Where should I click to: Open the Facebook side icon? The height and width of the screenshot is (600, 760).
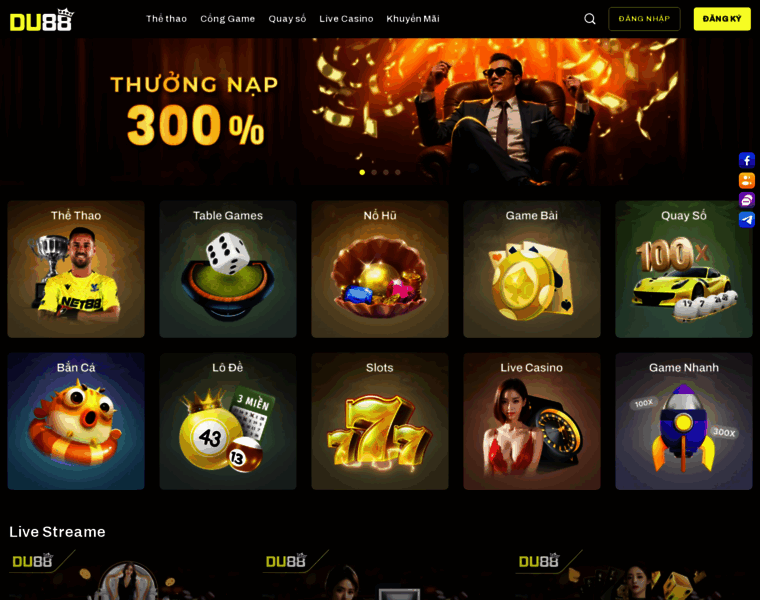(747, 160)
